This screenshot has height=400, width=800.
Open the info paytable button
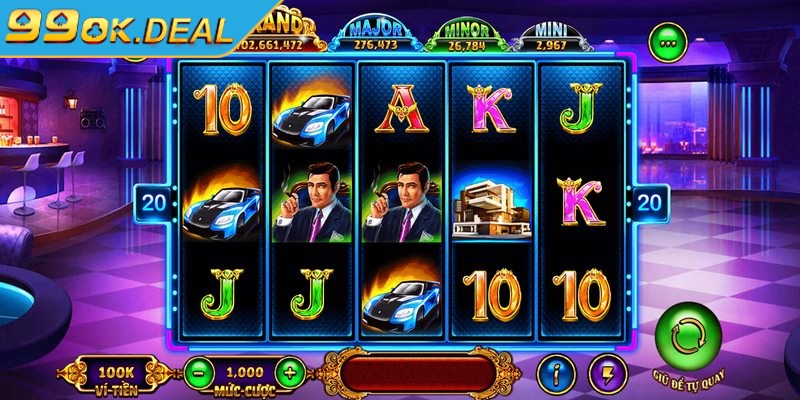click(556, 372)
